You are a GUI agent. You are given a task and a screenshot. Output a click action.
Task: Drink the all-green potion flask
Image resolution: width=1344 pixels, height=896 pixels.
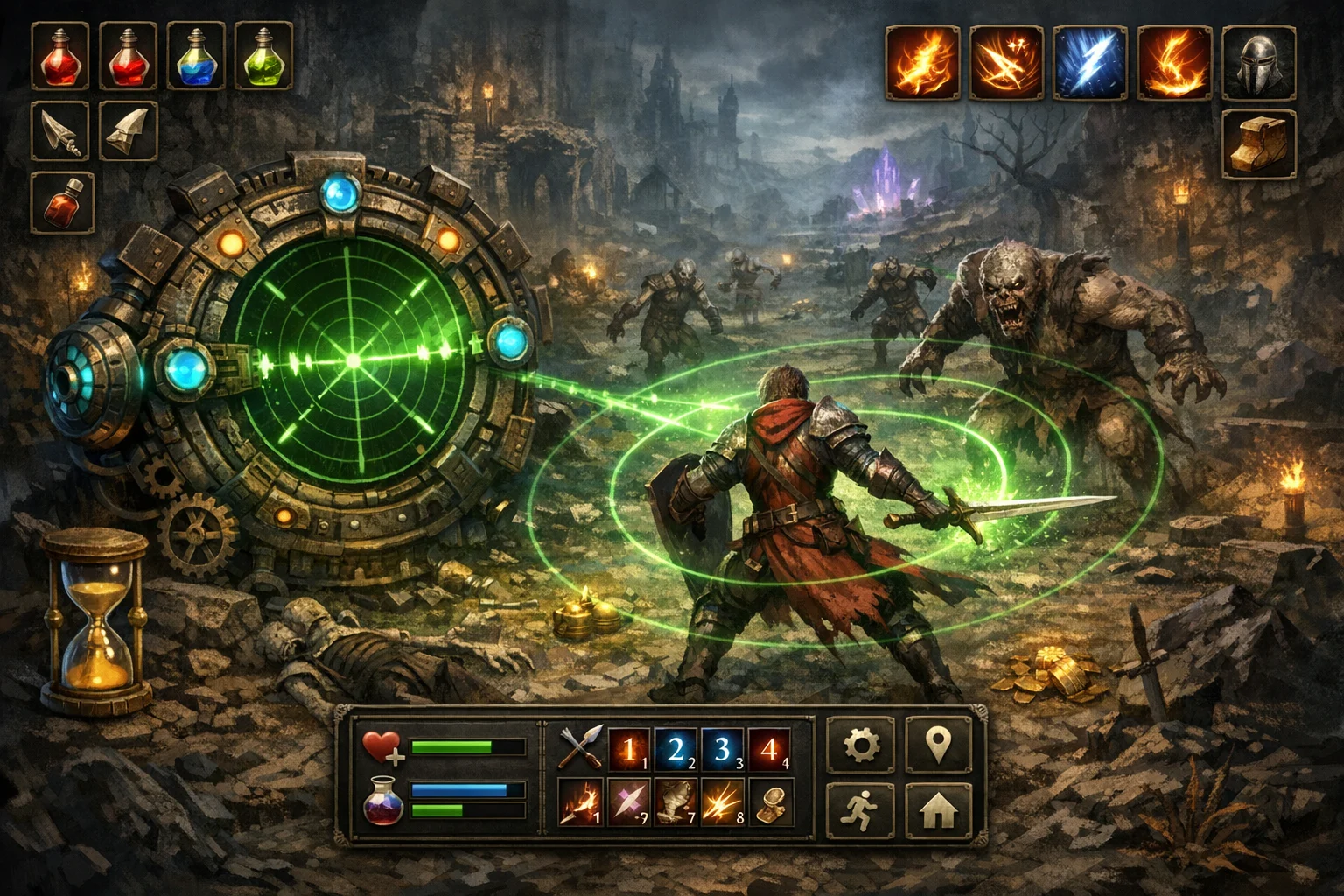point(262,56)
